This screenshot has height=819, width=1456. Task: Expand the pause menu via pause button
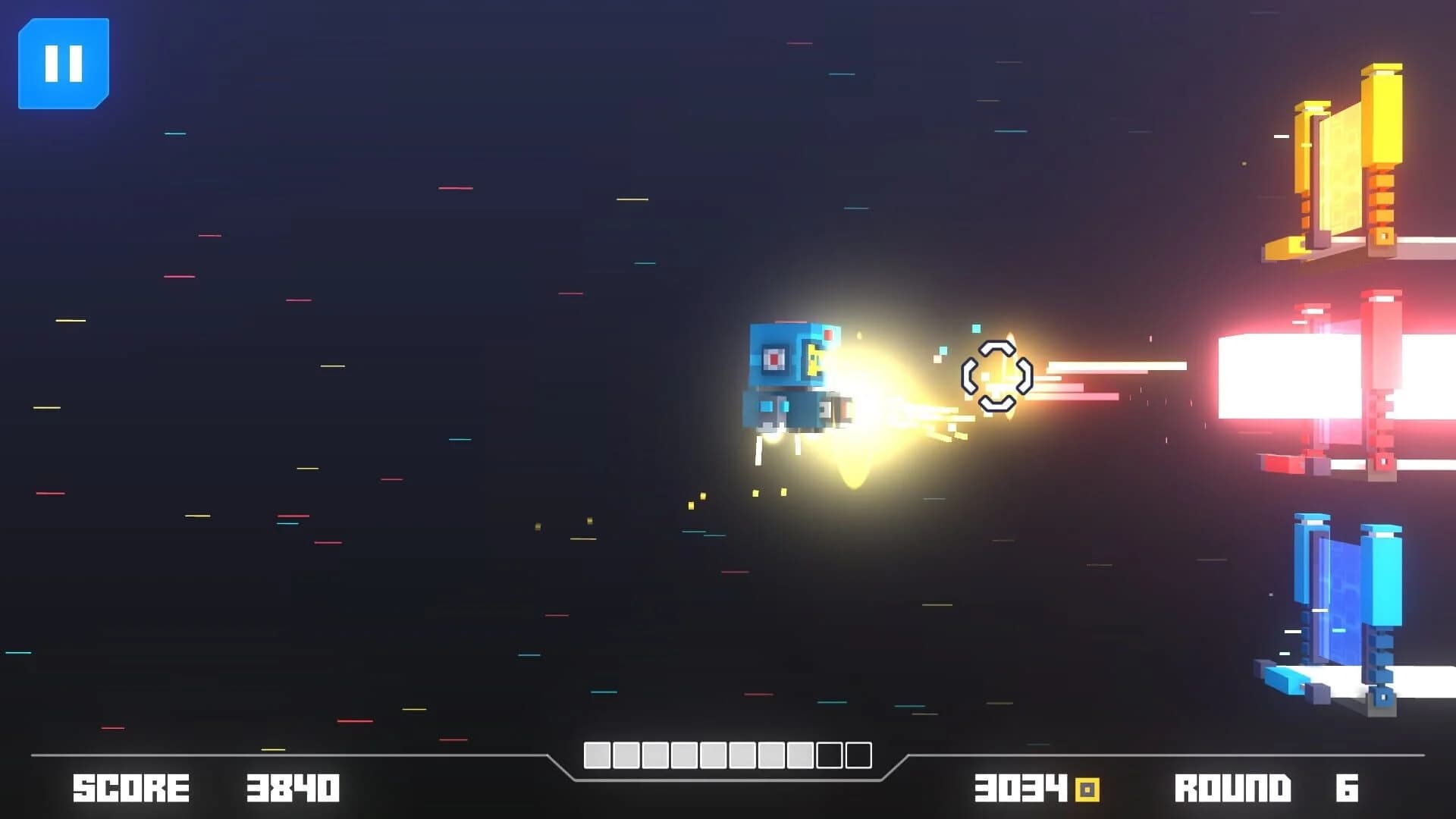coord(64,61)
